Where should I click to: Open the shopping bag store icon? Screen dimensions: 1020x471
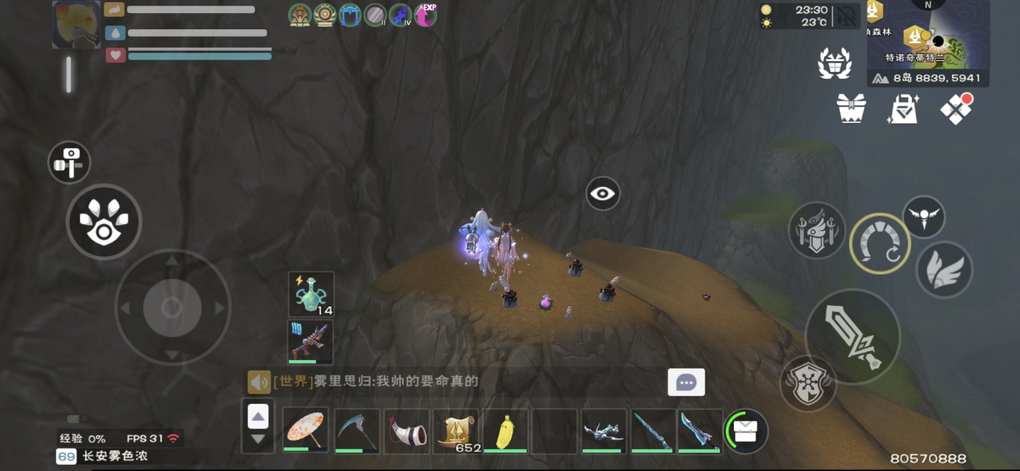click(904, 108)
